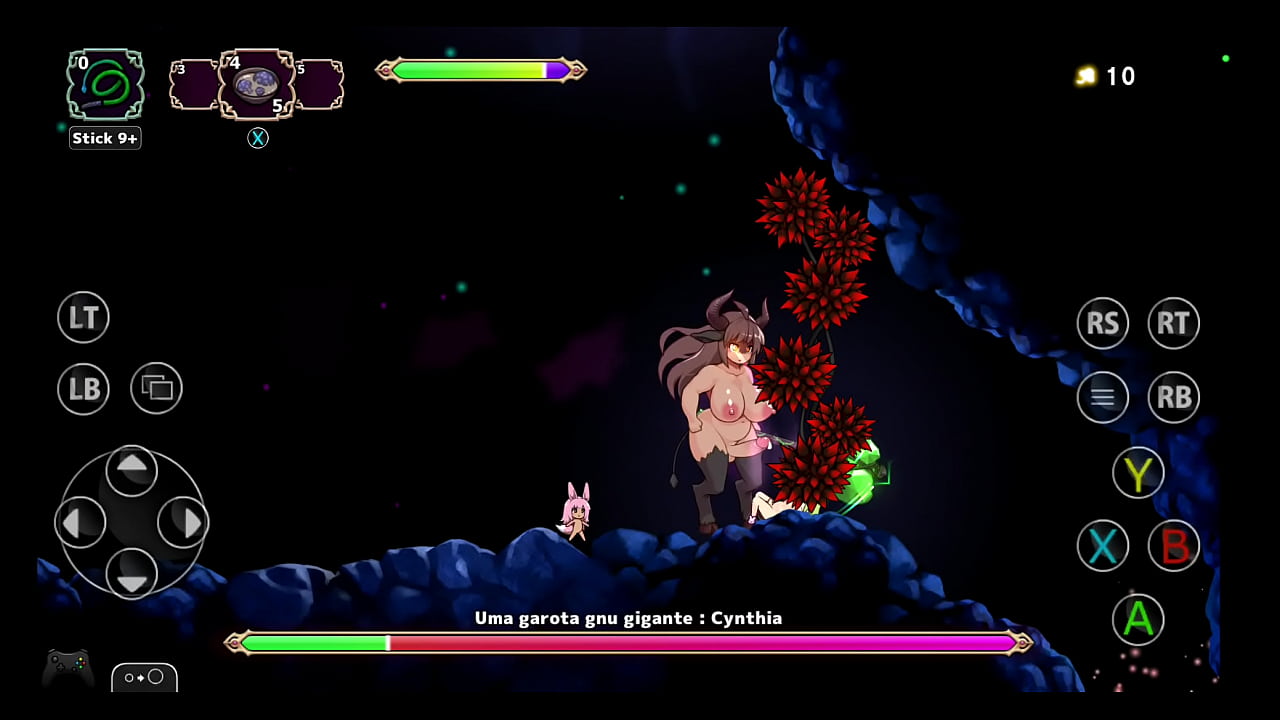Image resolution: width=1280 pixels, height=720 pixels.
Task: Select the green whip weapon slot
Action: pos(105,85)
